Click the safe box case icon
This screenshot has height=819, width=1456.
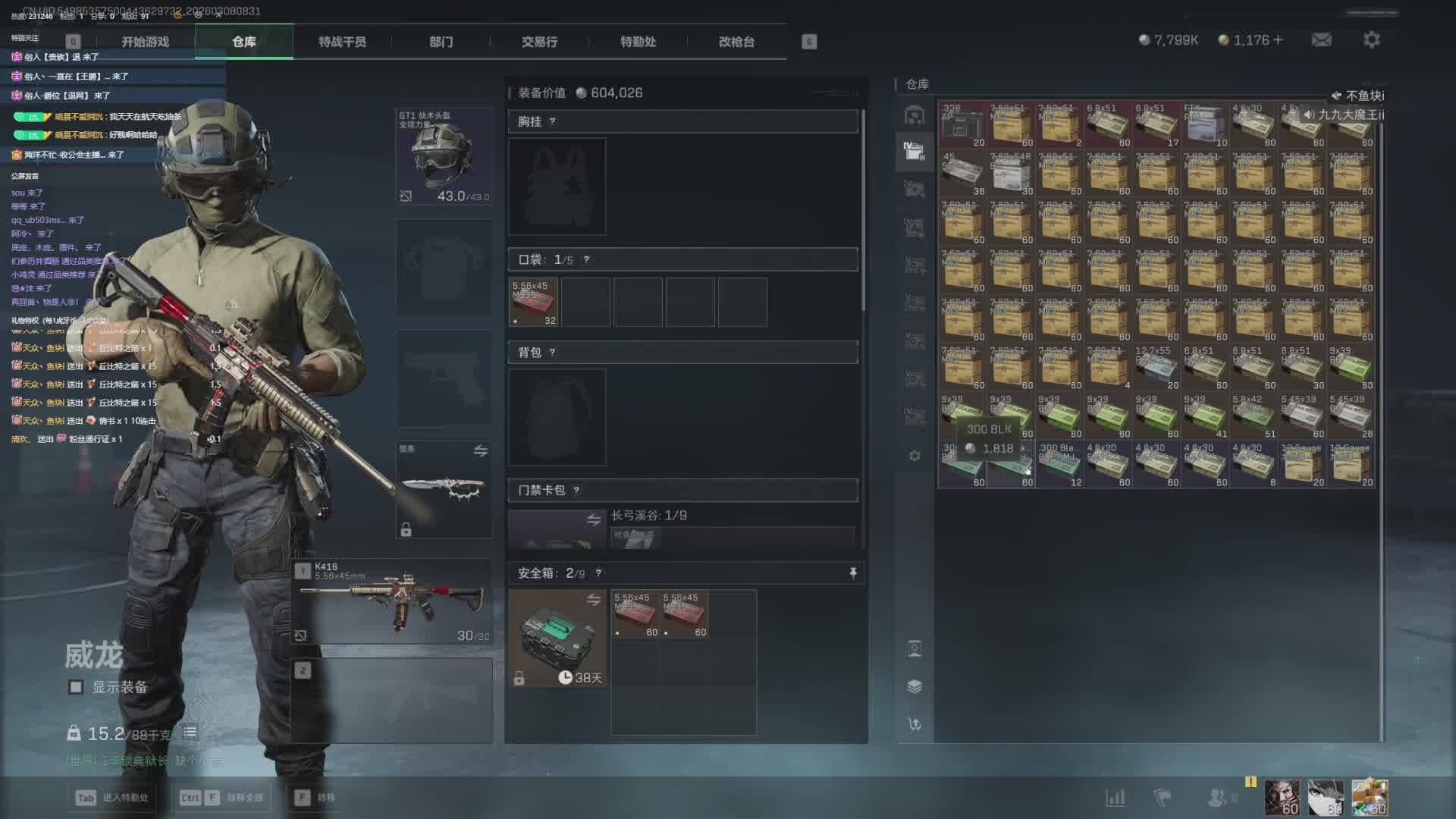click(557, 639)
